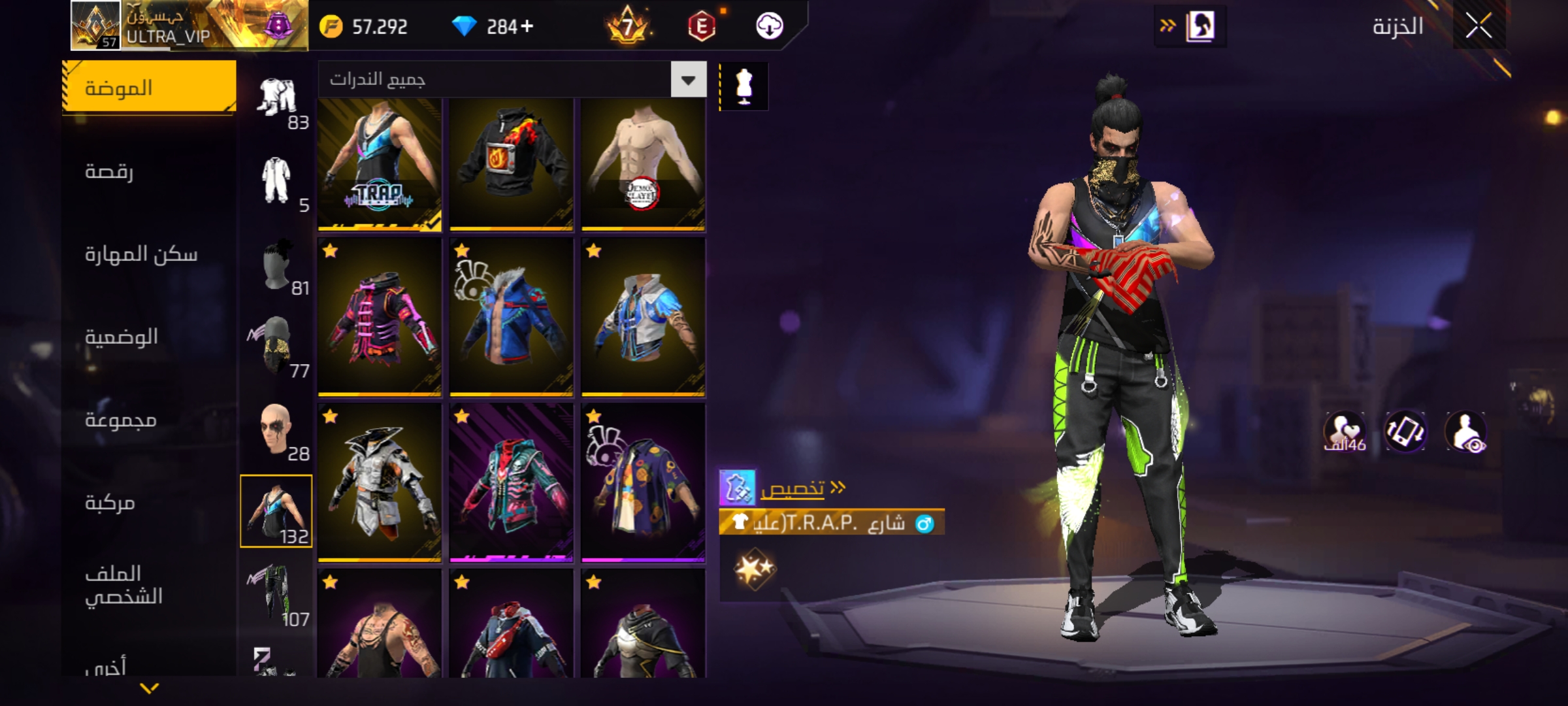
Task: Close the vault screen with the X
Action: pyautogui.click(x=1478, y=26)
